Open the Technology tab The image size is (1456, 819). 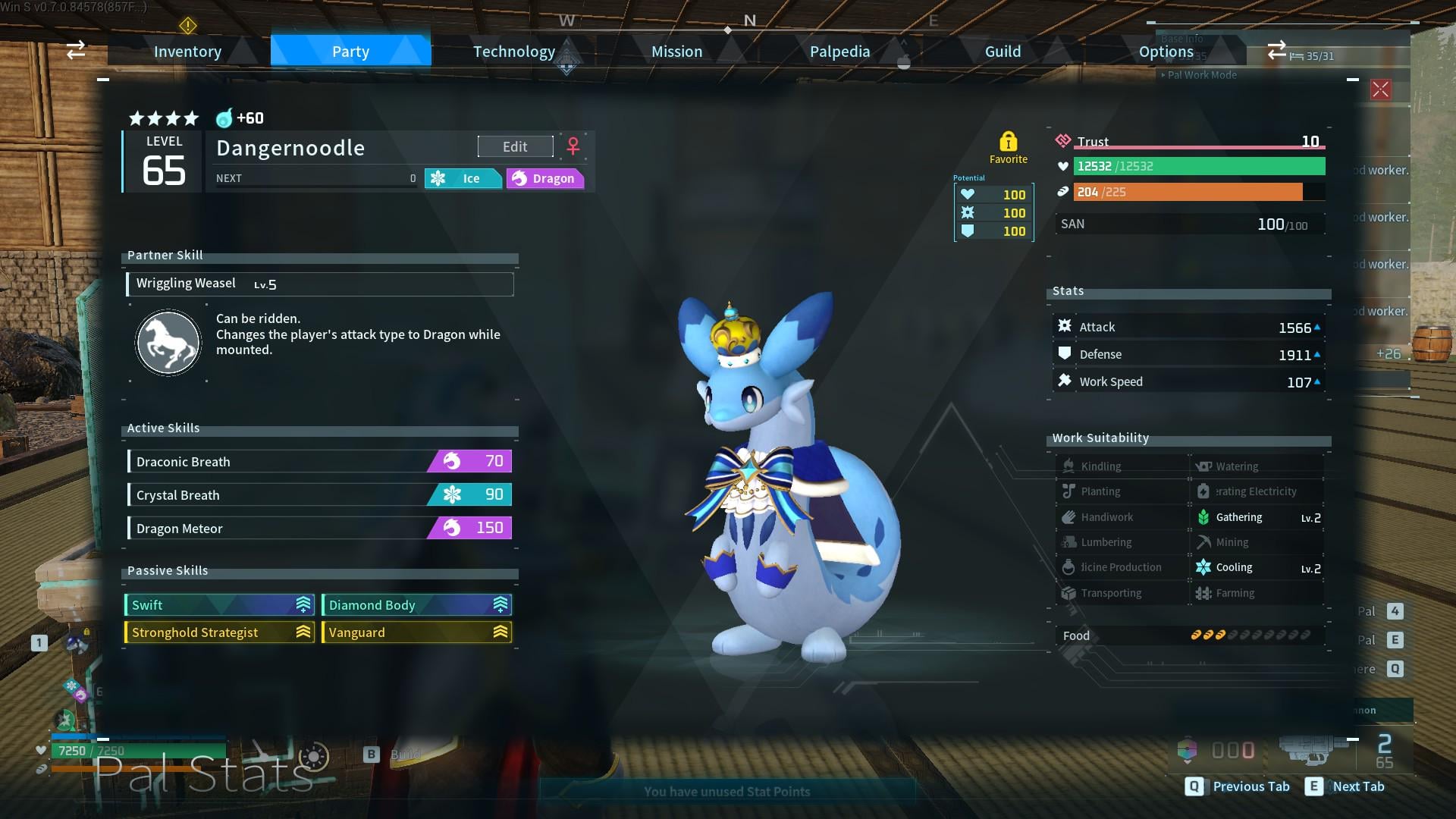tap(514, 52)
